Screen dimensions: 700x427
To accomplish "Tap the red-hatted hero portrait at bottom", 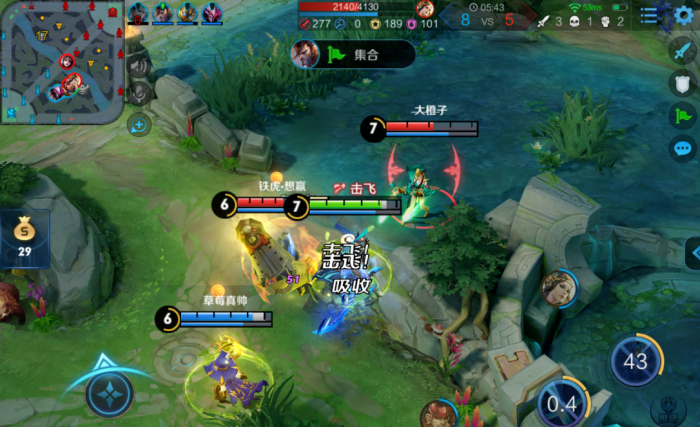I will 436,412.
